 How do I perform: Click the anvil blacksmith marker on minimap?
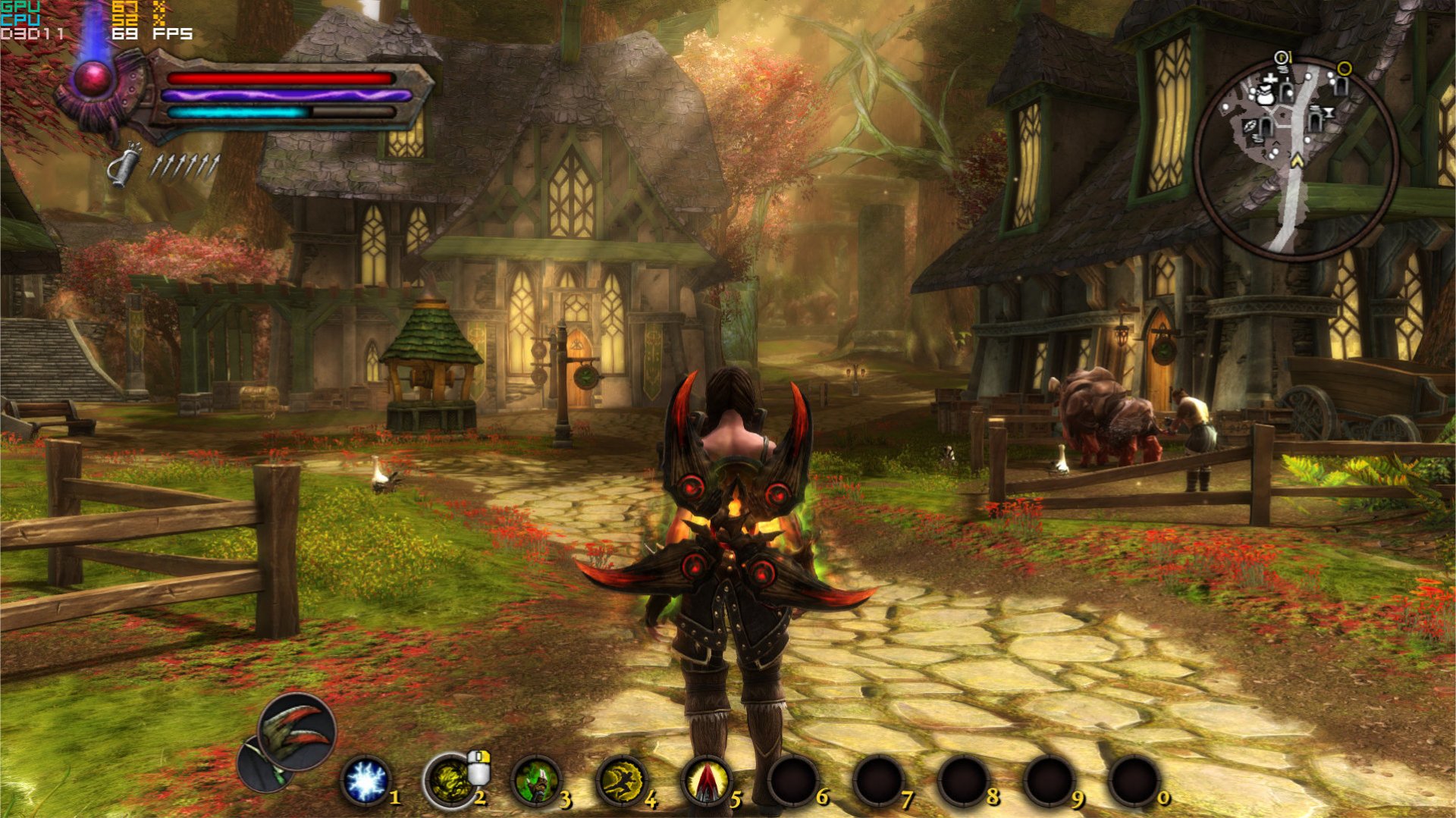coord(1329,114)
